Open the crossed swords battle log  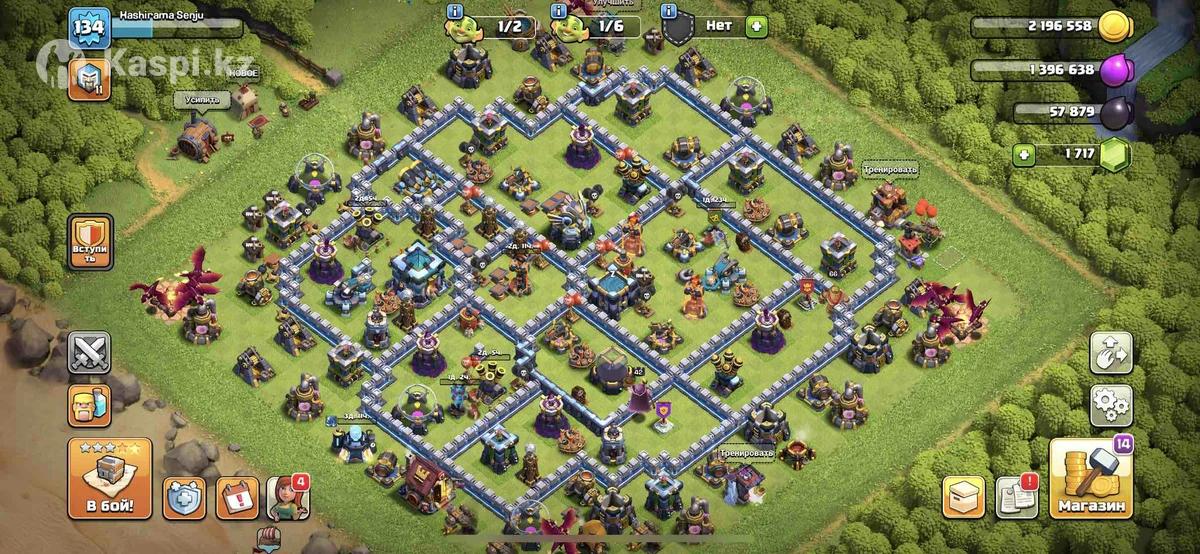click(x=89, y=352)
